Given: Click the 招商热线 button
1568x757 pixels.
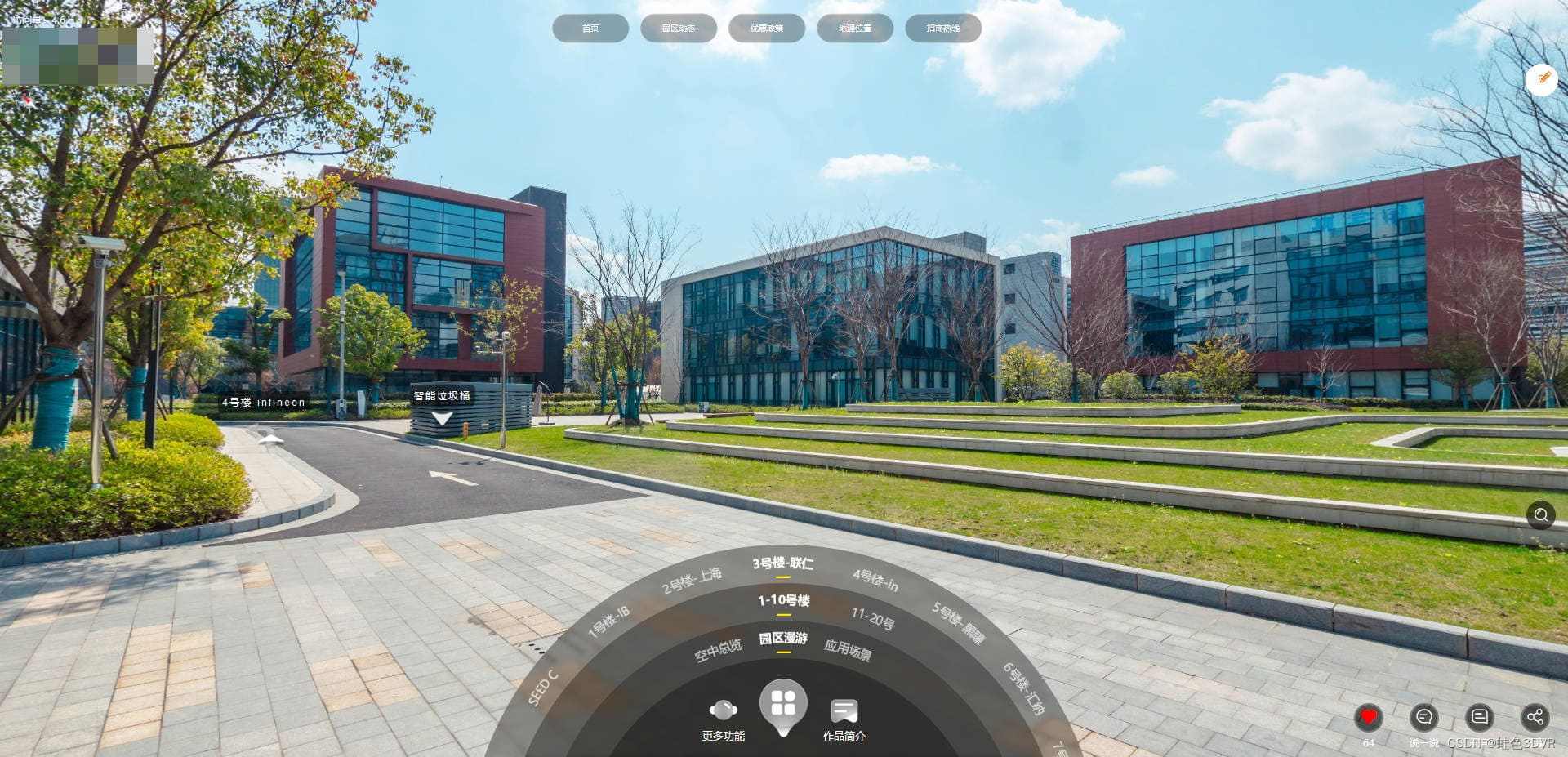Looking at the screenshot, I should tap(943, 29).
